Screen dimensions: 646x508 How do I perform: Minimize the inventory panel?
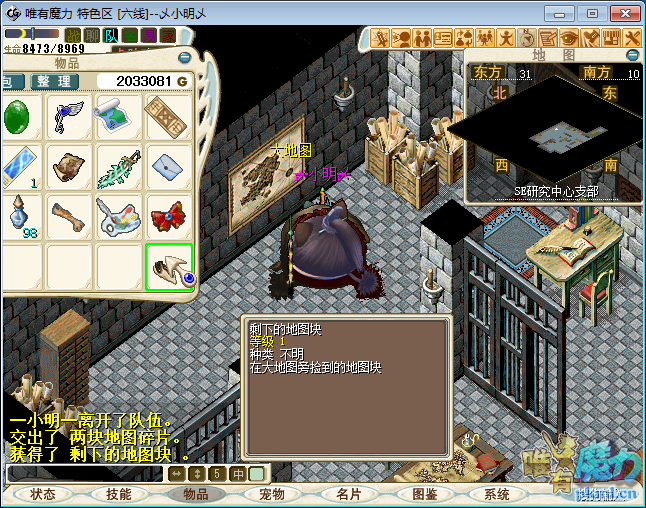coord(184,58)
